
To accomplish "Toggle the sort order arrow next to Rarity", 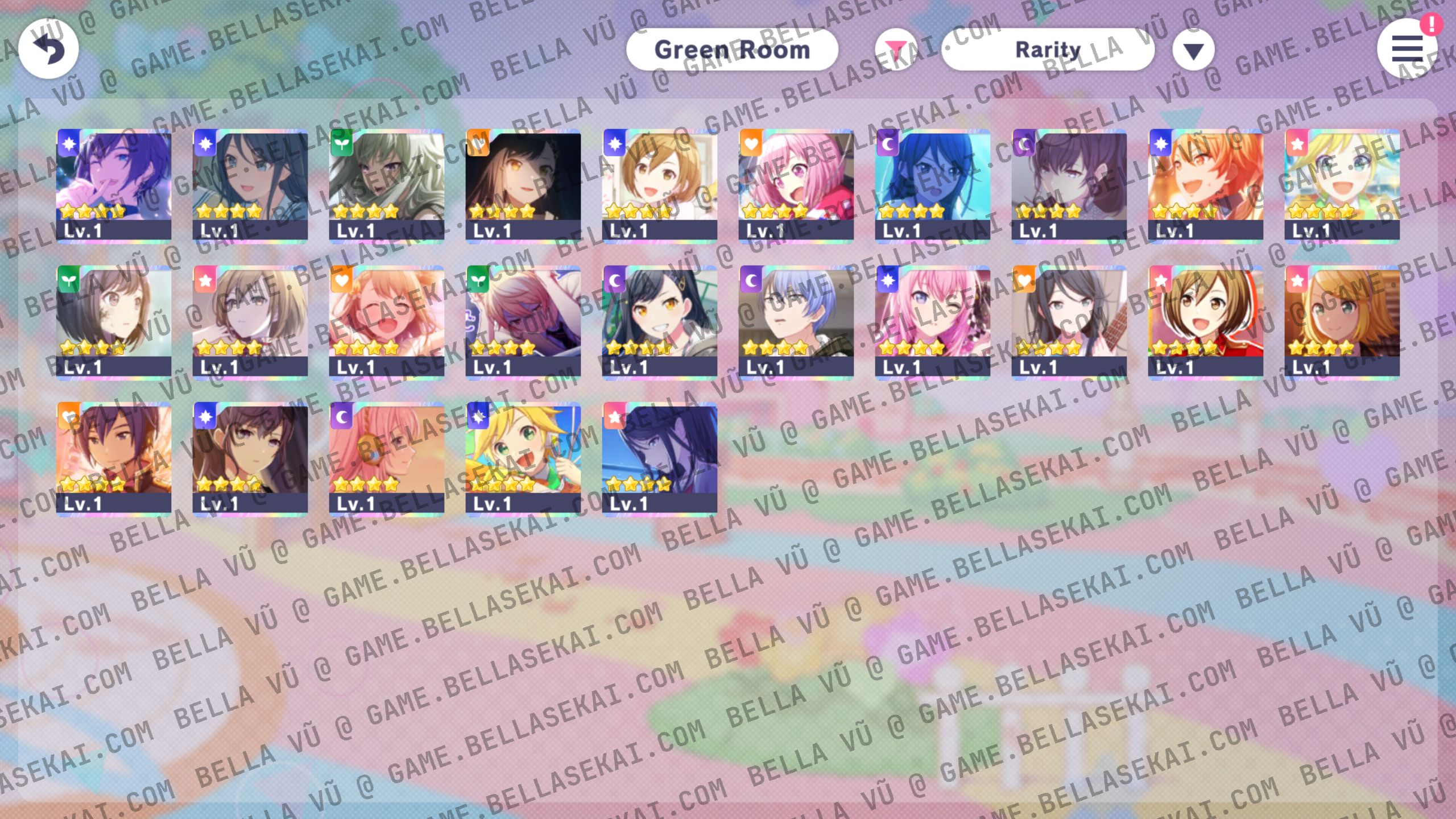I will [x=1193, y=50].
